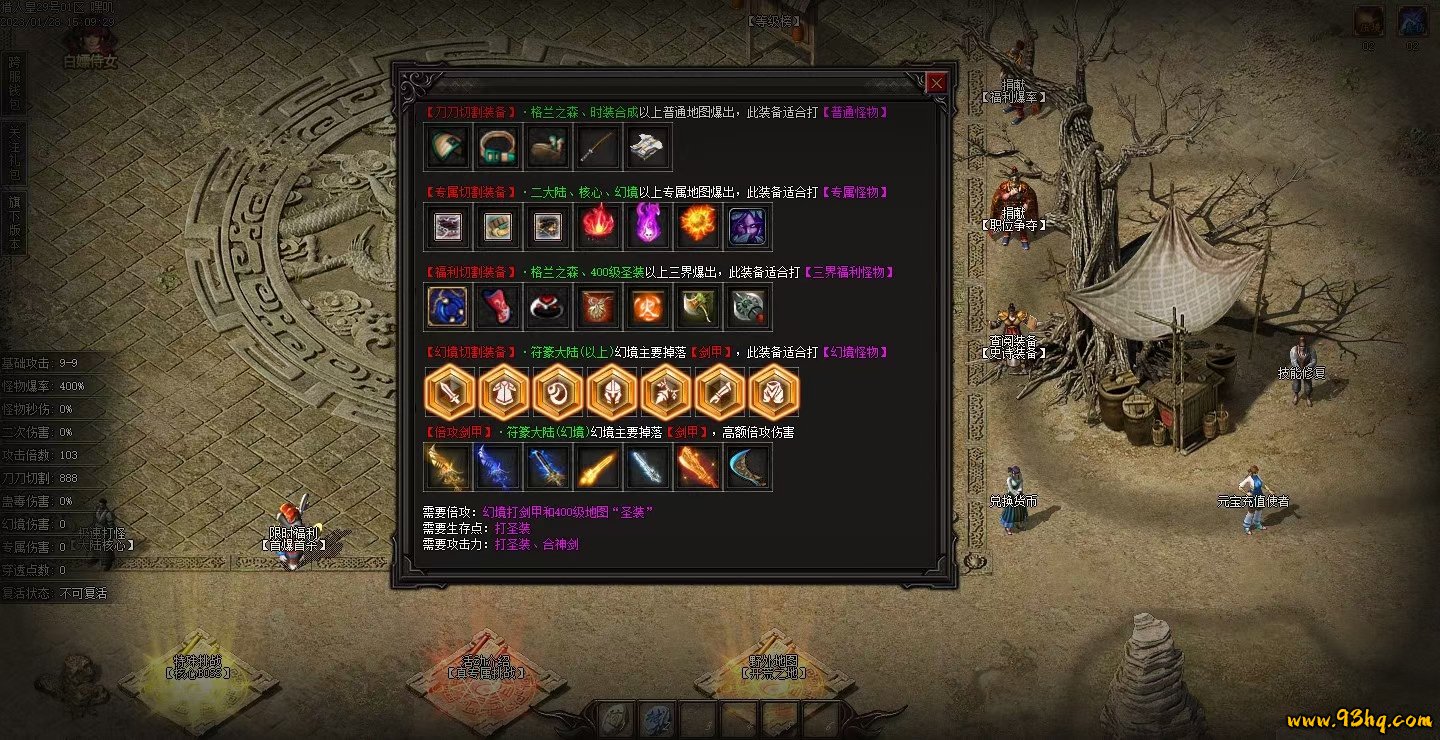This screenshot has width=1440, height=740.
Task: Select the green helmet equipment icon
Action: pos(445,147)
